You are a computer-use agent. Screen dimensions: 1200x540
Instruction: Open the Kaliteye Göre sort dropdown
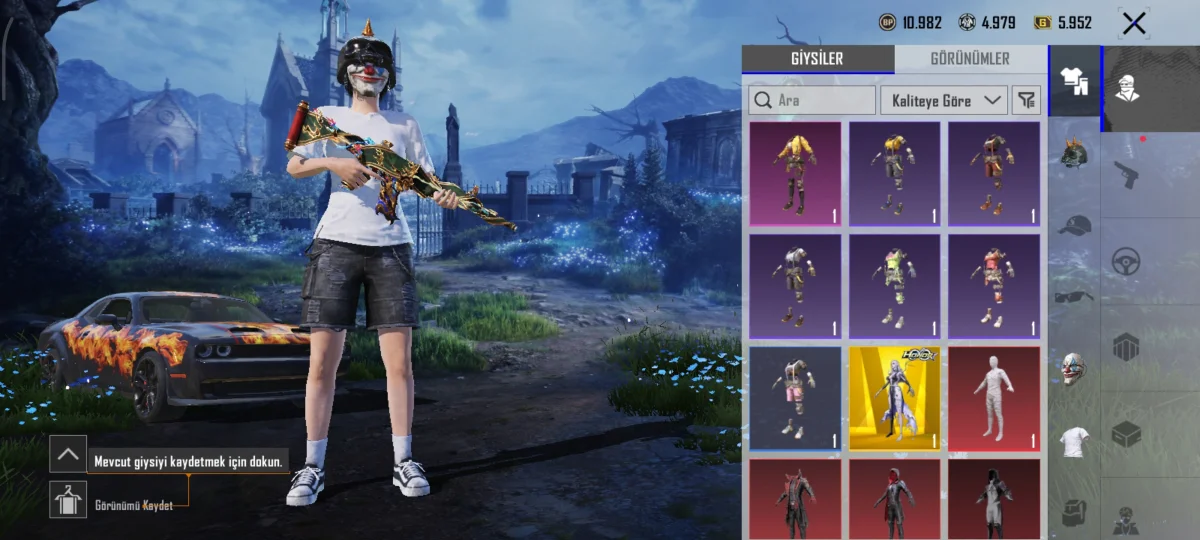(x=943, y=100)
